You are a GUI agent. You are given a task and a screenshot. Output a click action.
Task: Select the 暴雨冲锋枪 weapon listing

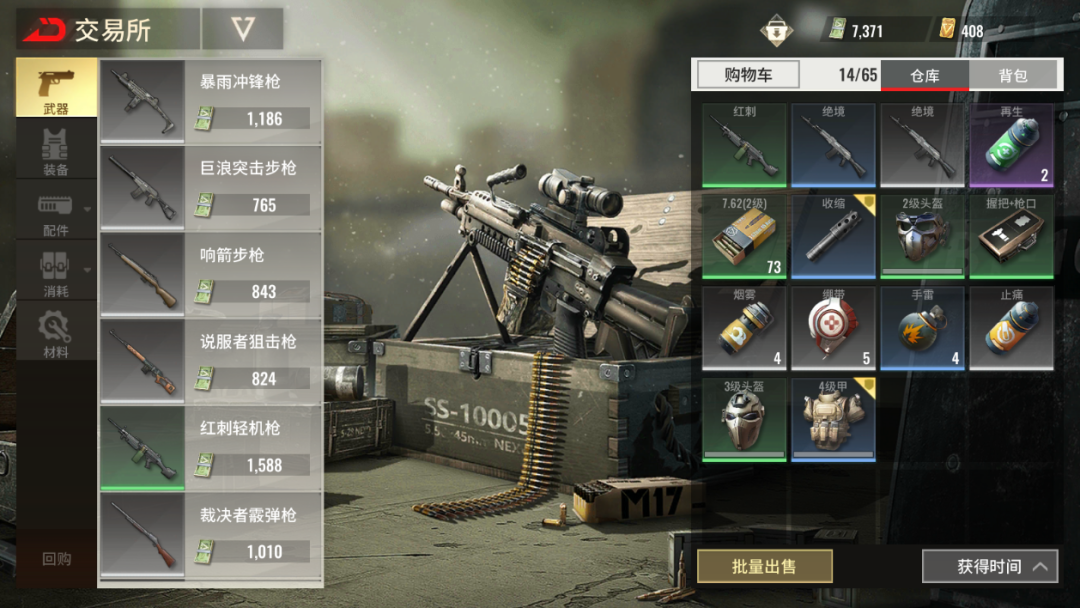click(211, 101)
